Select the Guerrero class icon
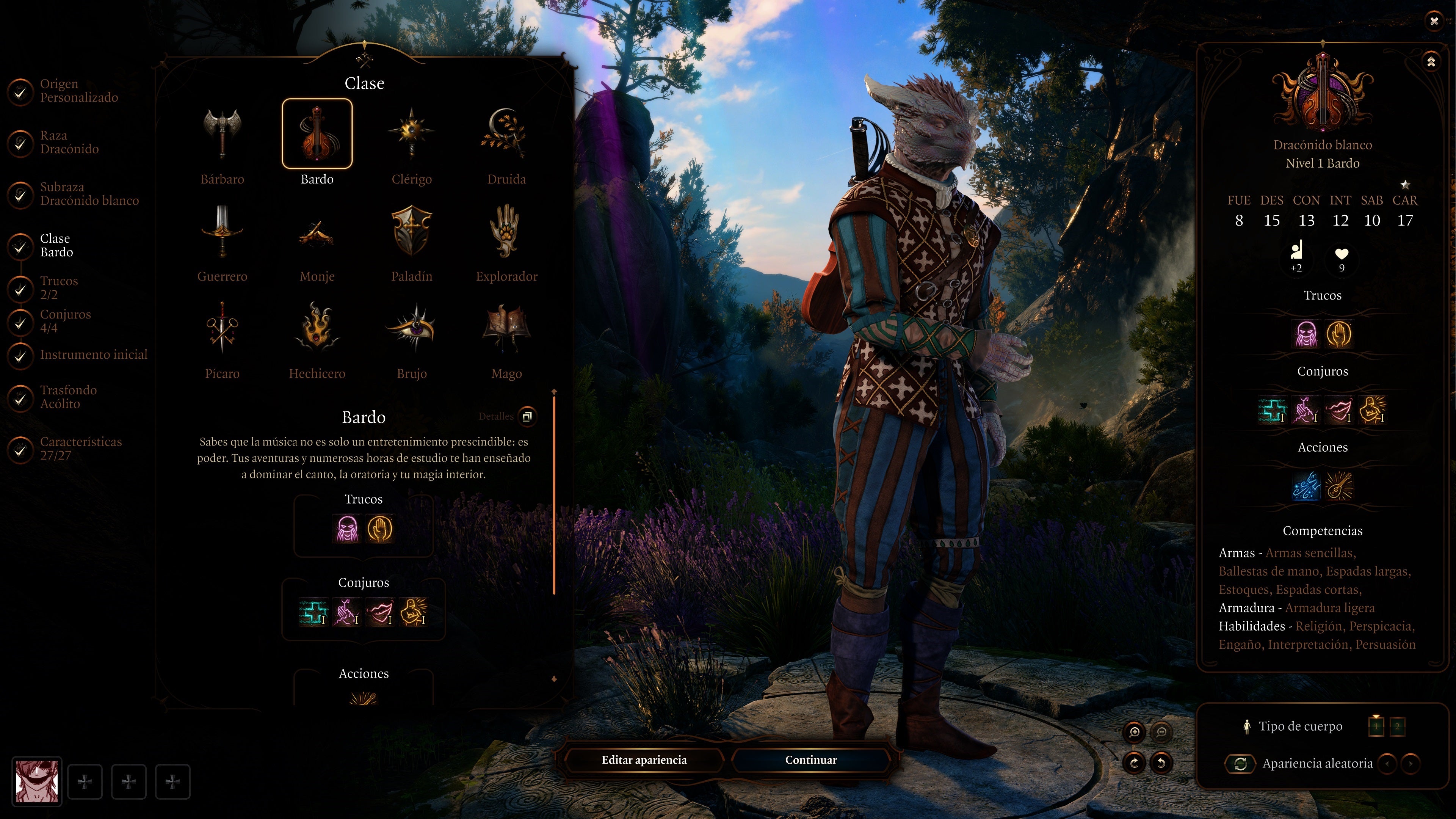The height and width of the screenshot is (819, 1456). pyautogui.click(x=222, y=232)
